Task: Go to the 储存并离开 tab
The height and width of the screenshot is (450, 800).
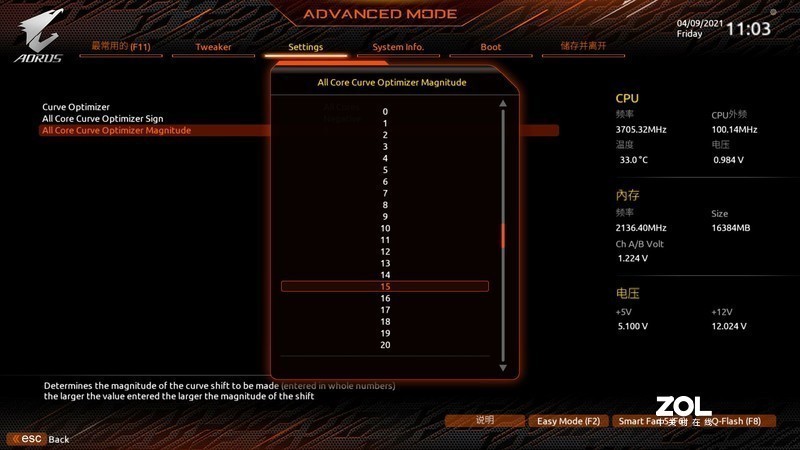Action: (x=583, y=47)
